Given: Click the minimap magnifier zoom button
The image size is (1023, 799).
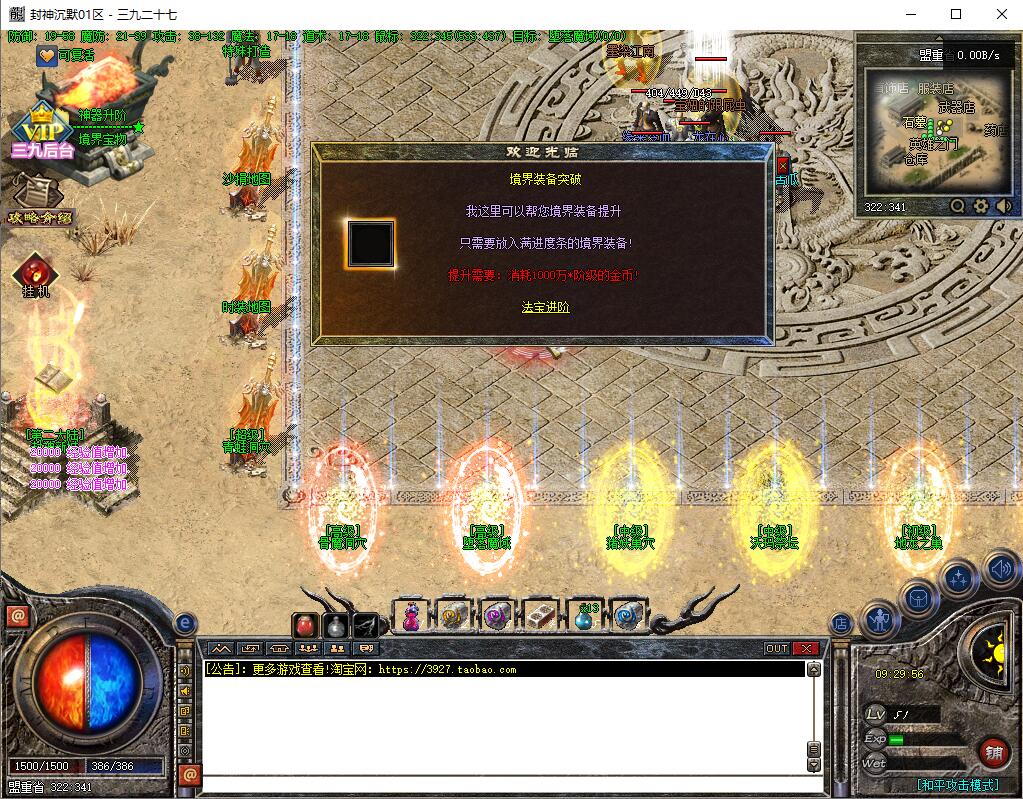Looking at the screenshot, I should coord(958,206).
